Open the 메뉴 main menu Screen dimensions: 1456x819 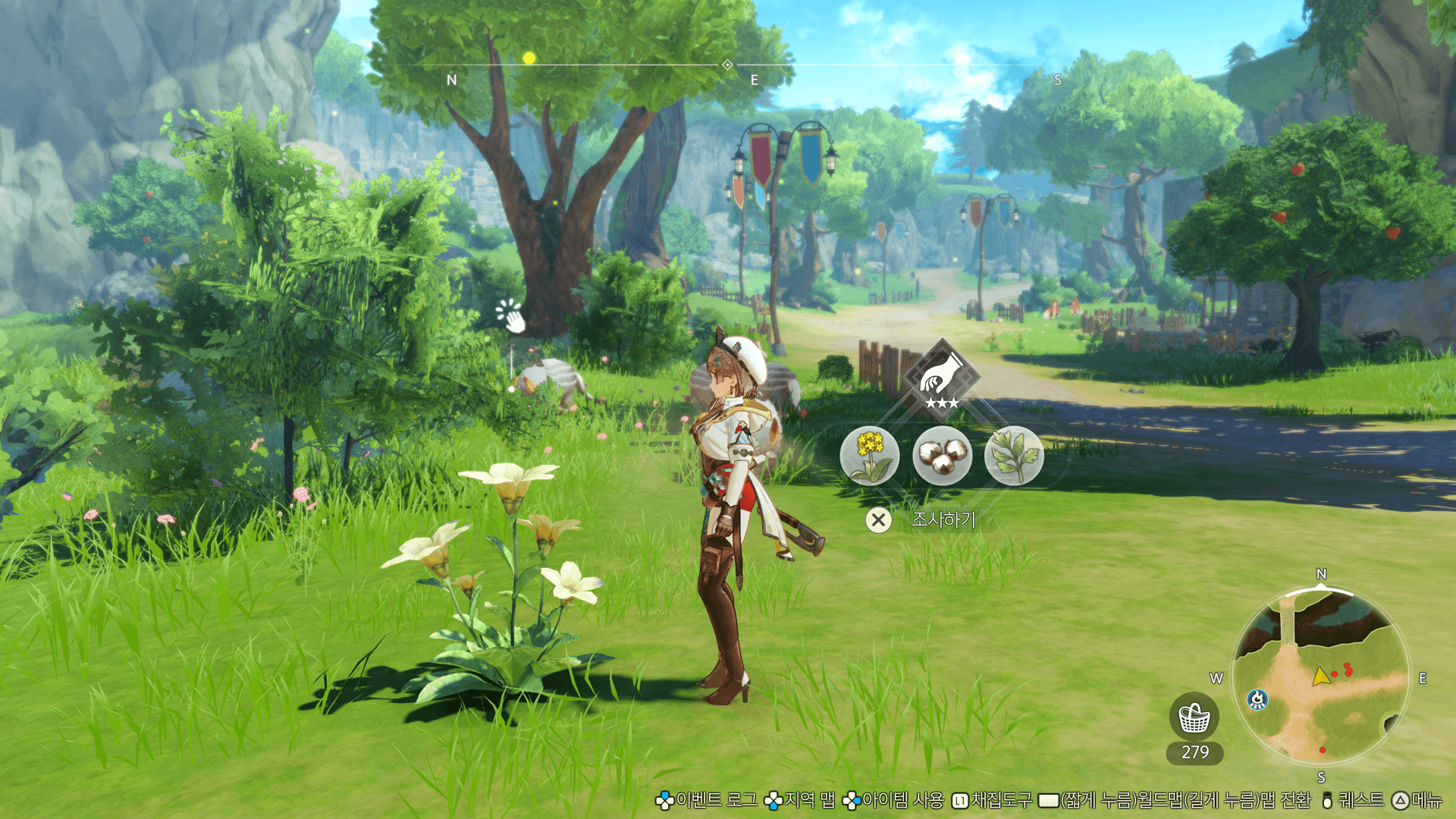pyautogui.click(x=1426, y=800)
